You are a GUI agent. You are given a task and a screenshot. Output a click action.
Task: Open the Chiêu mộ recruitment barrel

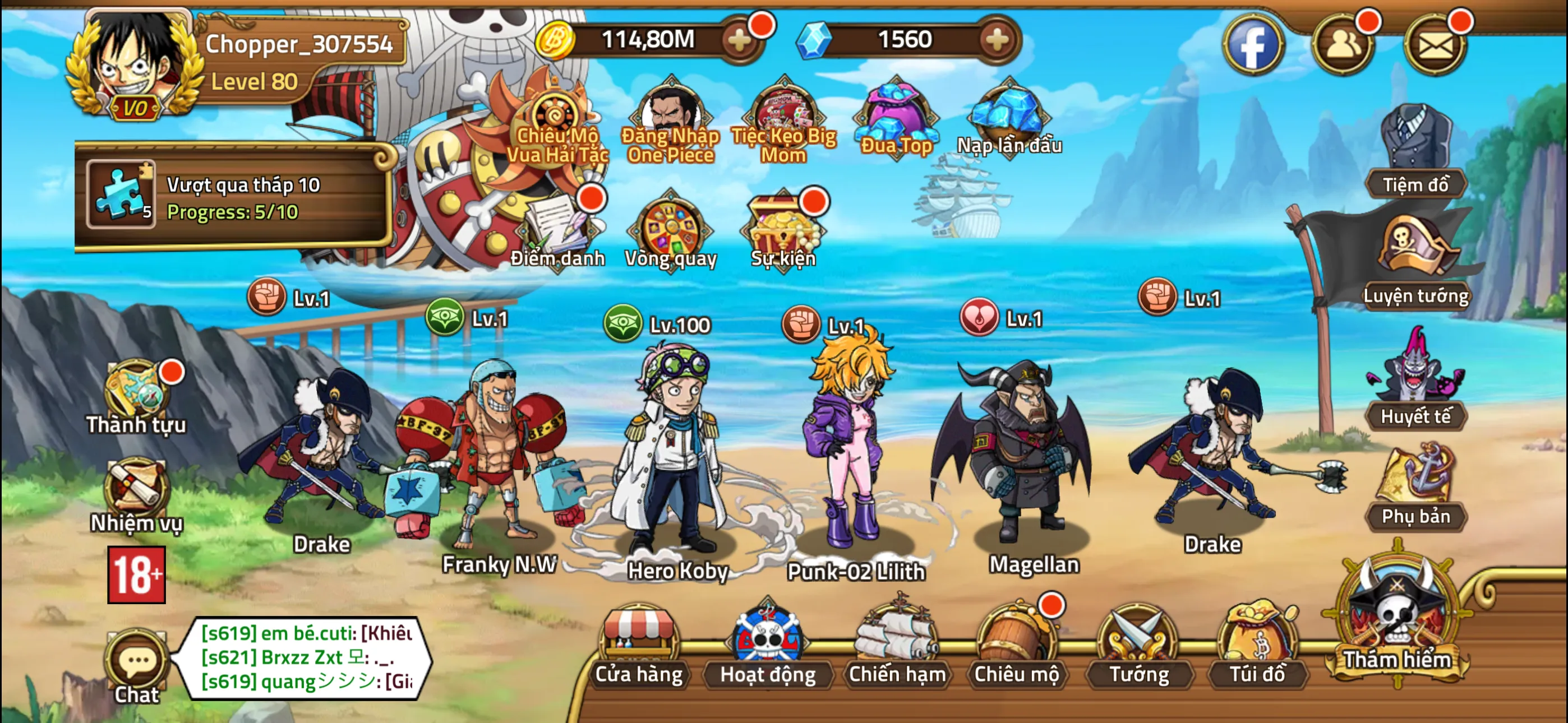click(x=1016, y=646)
